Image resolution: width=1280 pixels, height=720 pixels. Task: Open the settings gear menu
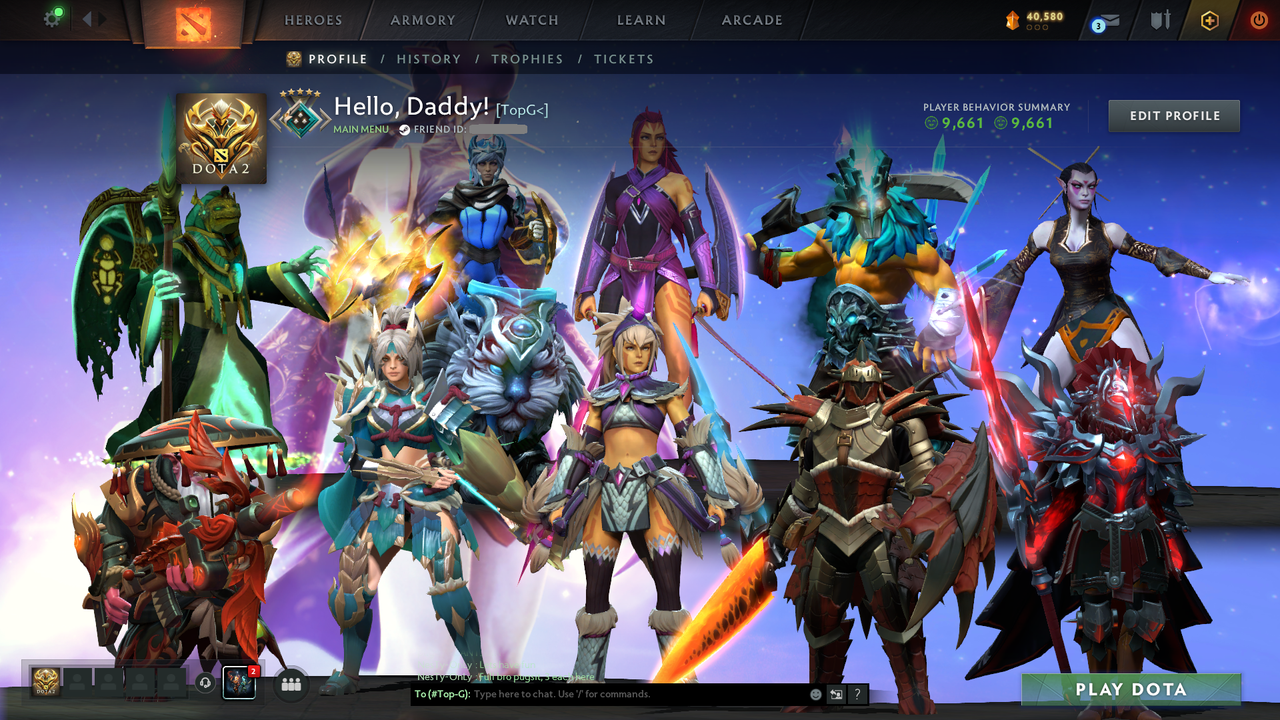pos(52,18)
